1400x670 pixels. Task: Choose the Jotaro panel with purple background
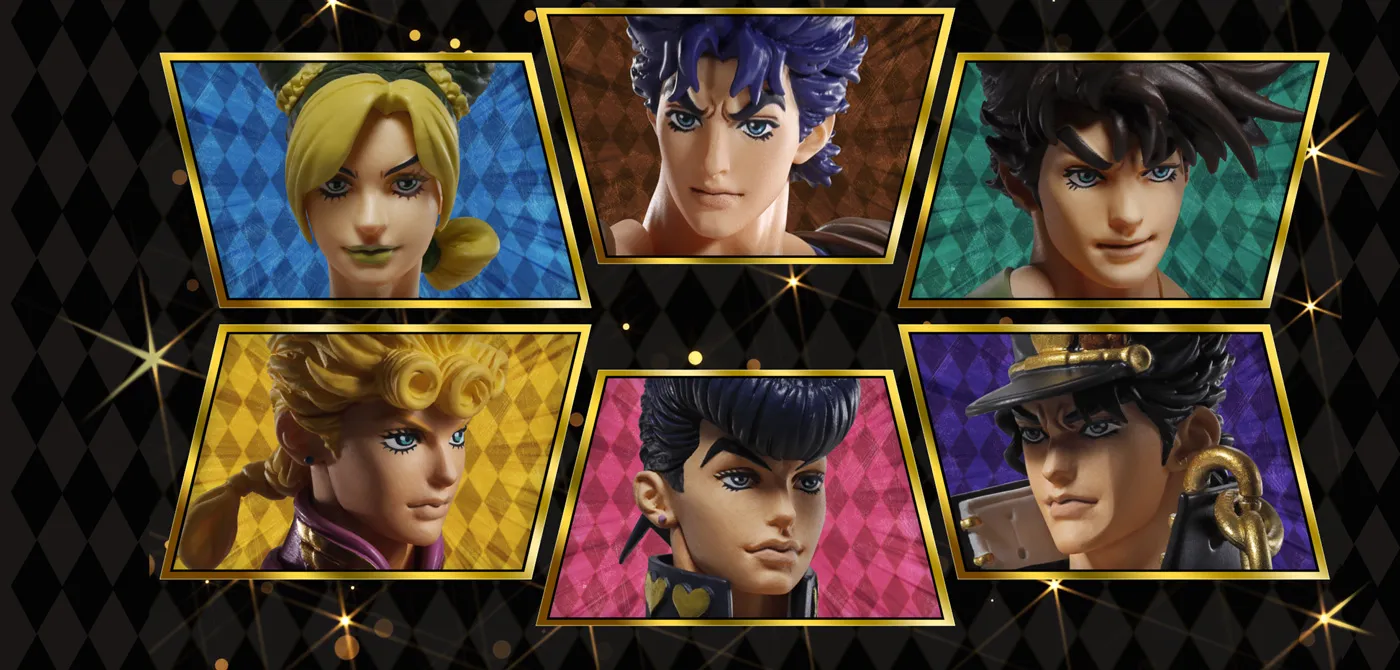[1115, 452]
